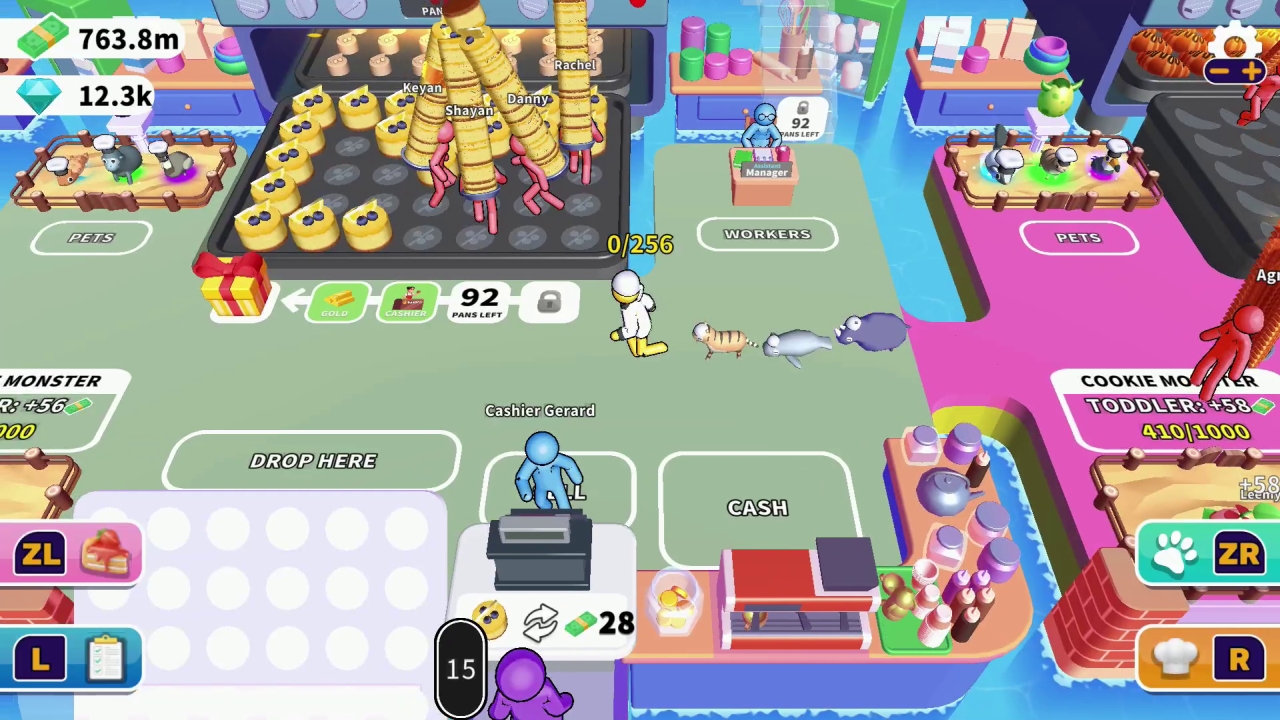Open the task list via the L button
The image size is (1280, 720).
point(70,658)
